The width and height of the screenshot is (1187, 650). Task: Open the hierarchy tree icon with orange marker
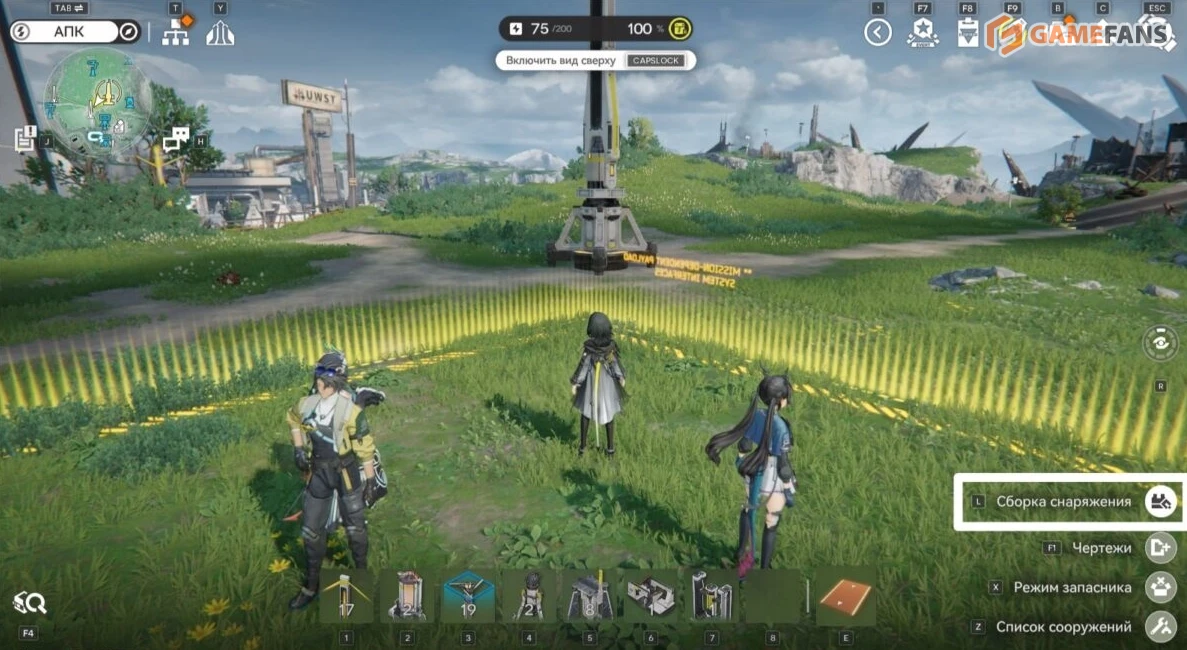tap(176, 32)
